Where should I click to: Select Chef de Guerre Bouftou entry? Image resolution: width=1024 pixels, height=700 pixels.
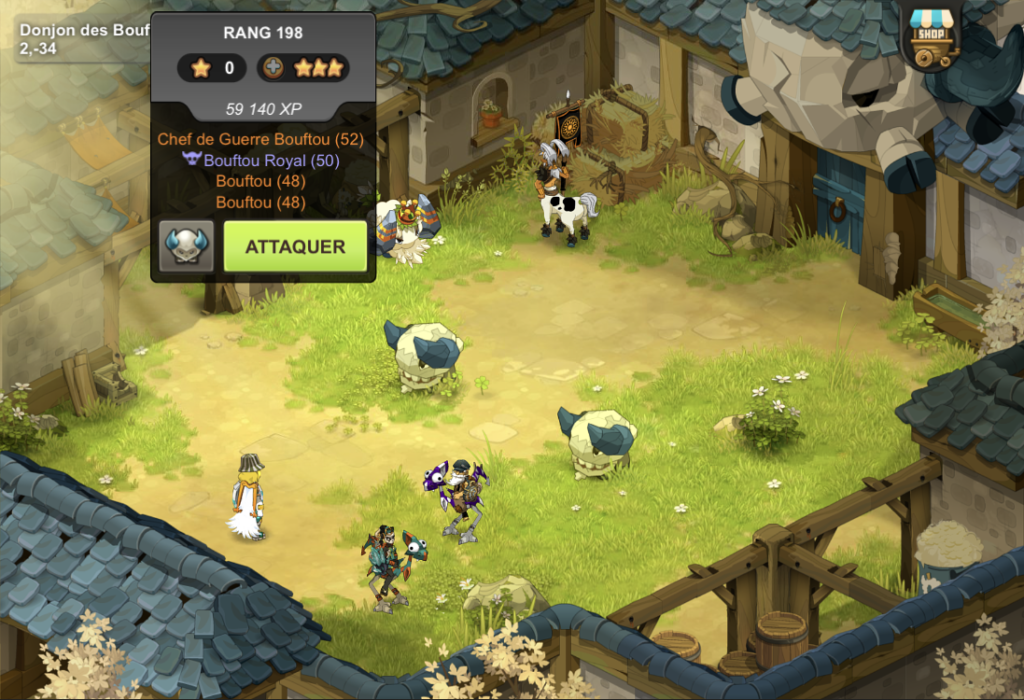(x=260, y=140)
